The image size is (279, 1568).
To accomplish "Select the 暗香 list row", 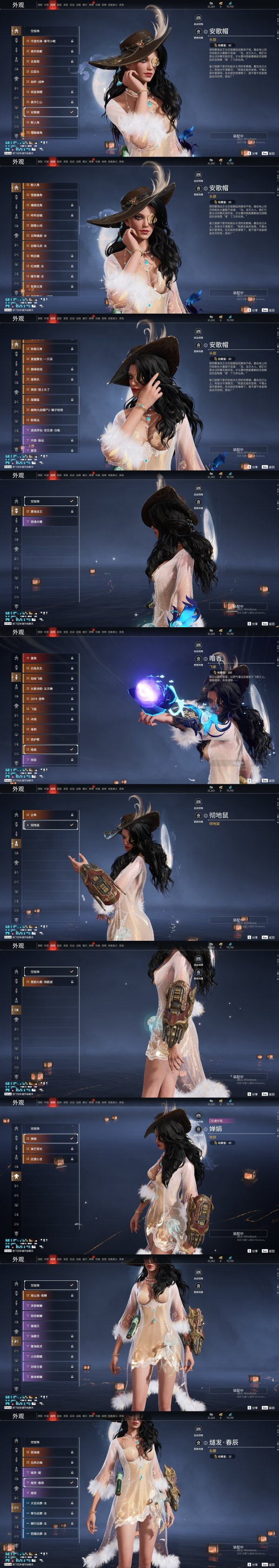I will 50,750.
